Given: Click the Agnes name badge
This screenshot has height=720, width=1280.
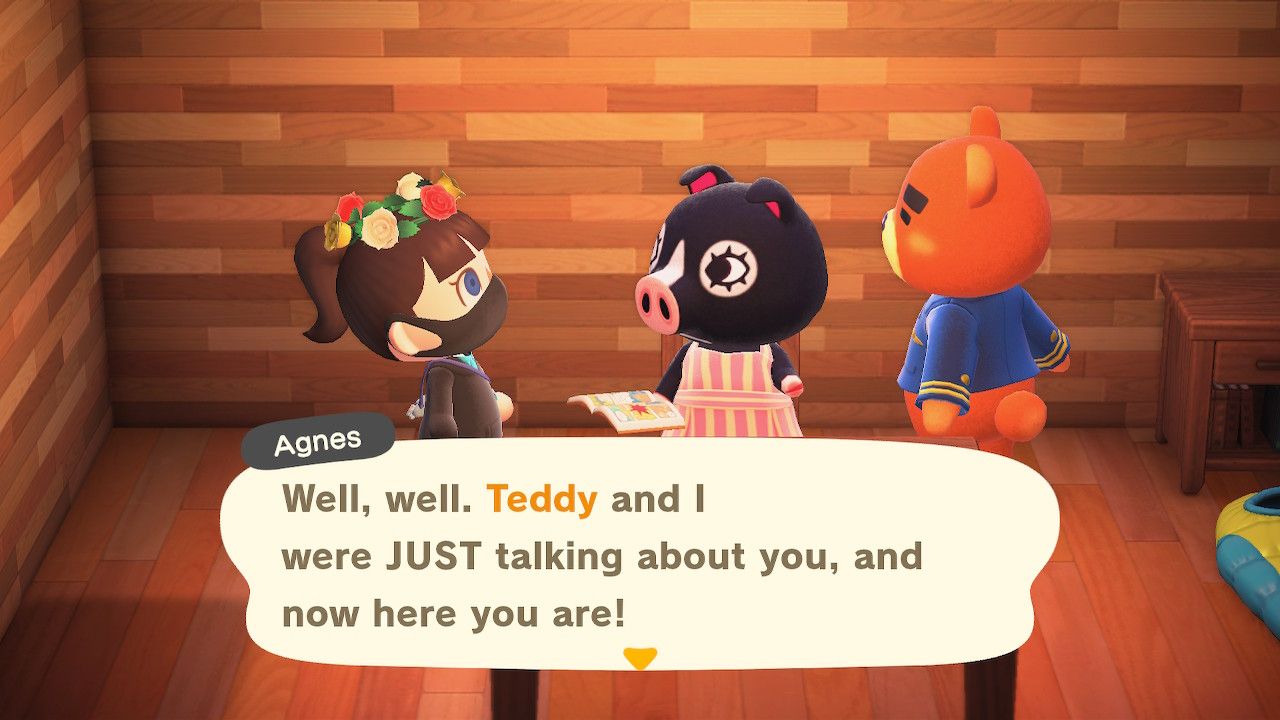Looking at the screenshot, I should (316, 439).
